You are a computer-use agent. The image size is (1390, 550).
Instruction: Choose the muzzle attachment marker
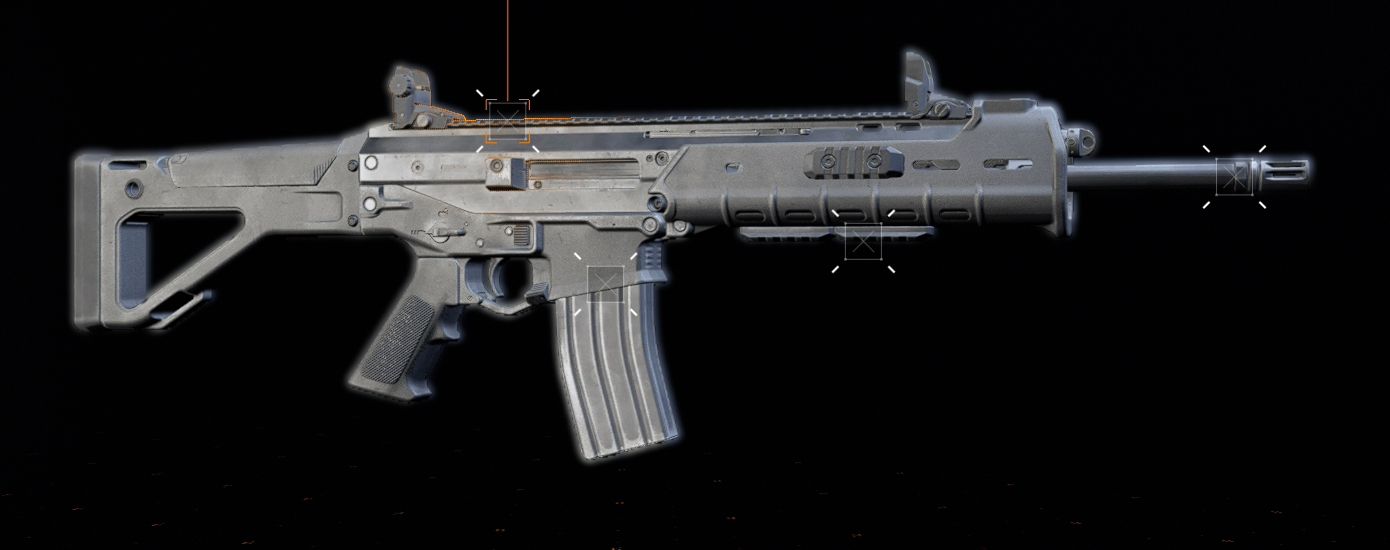pyautogui.click(x=1234, y=177)
